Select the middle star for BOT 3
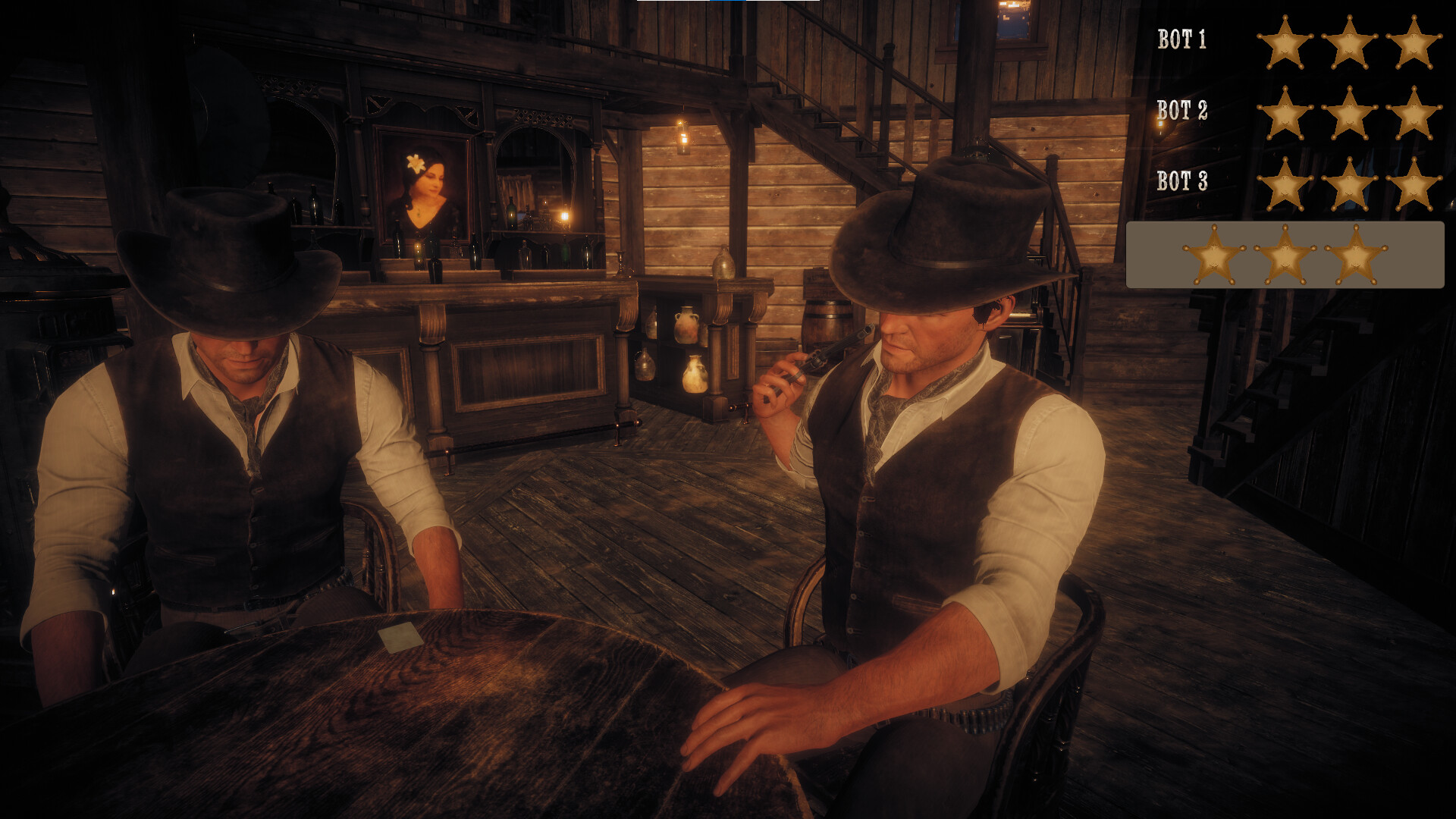This screenshot has height=819, width=1456. point(1350,184)
